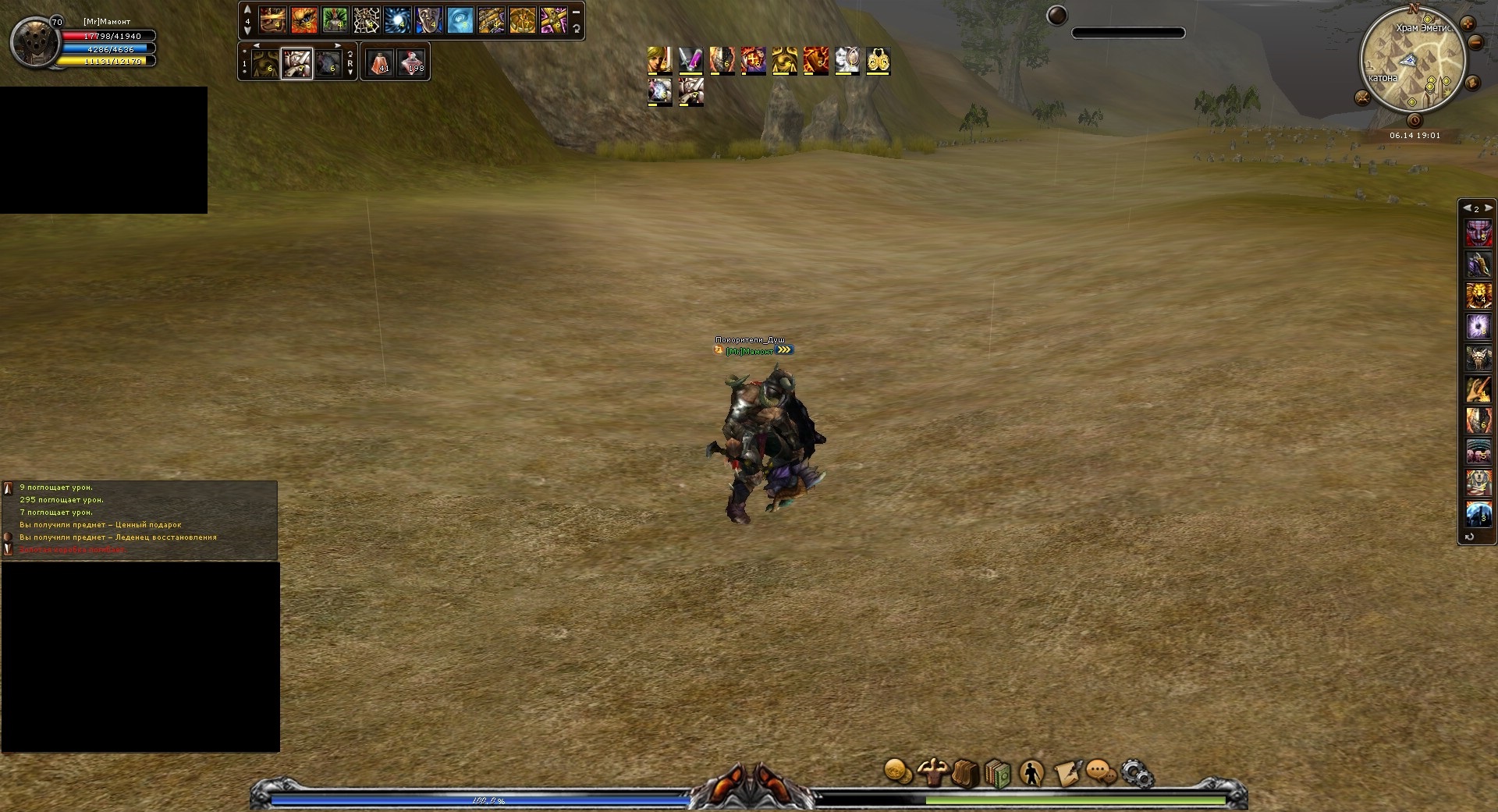Open the quest scroll with quill

(x=1067, y=774)
